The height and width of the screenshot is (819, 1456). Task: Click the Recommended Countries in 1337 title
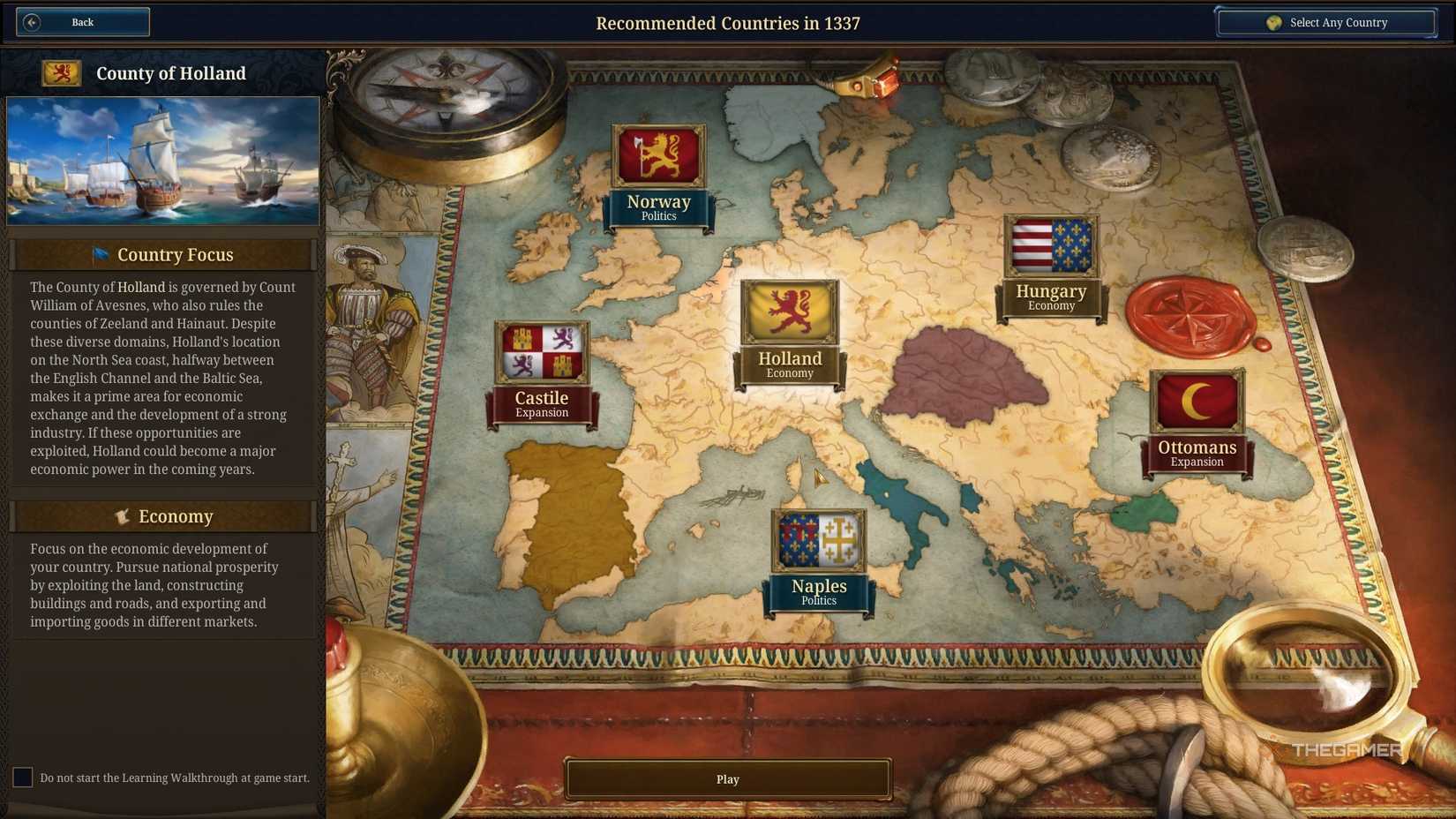click(728, 23)
